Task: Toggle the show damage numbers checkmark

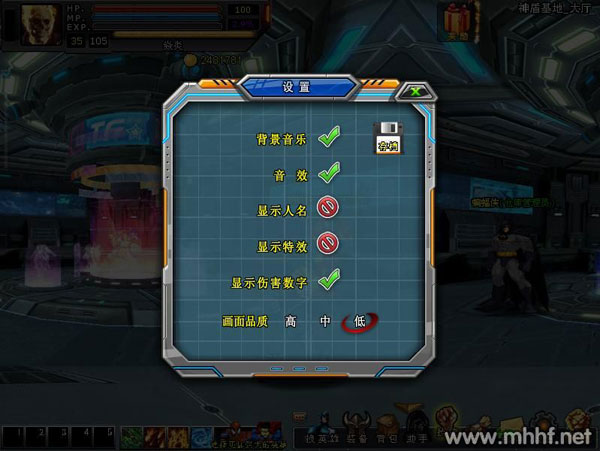Action: [329, 279]
